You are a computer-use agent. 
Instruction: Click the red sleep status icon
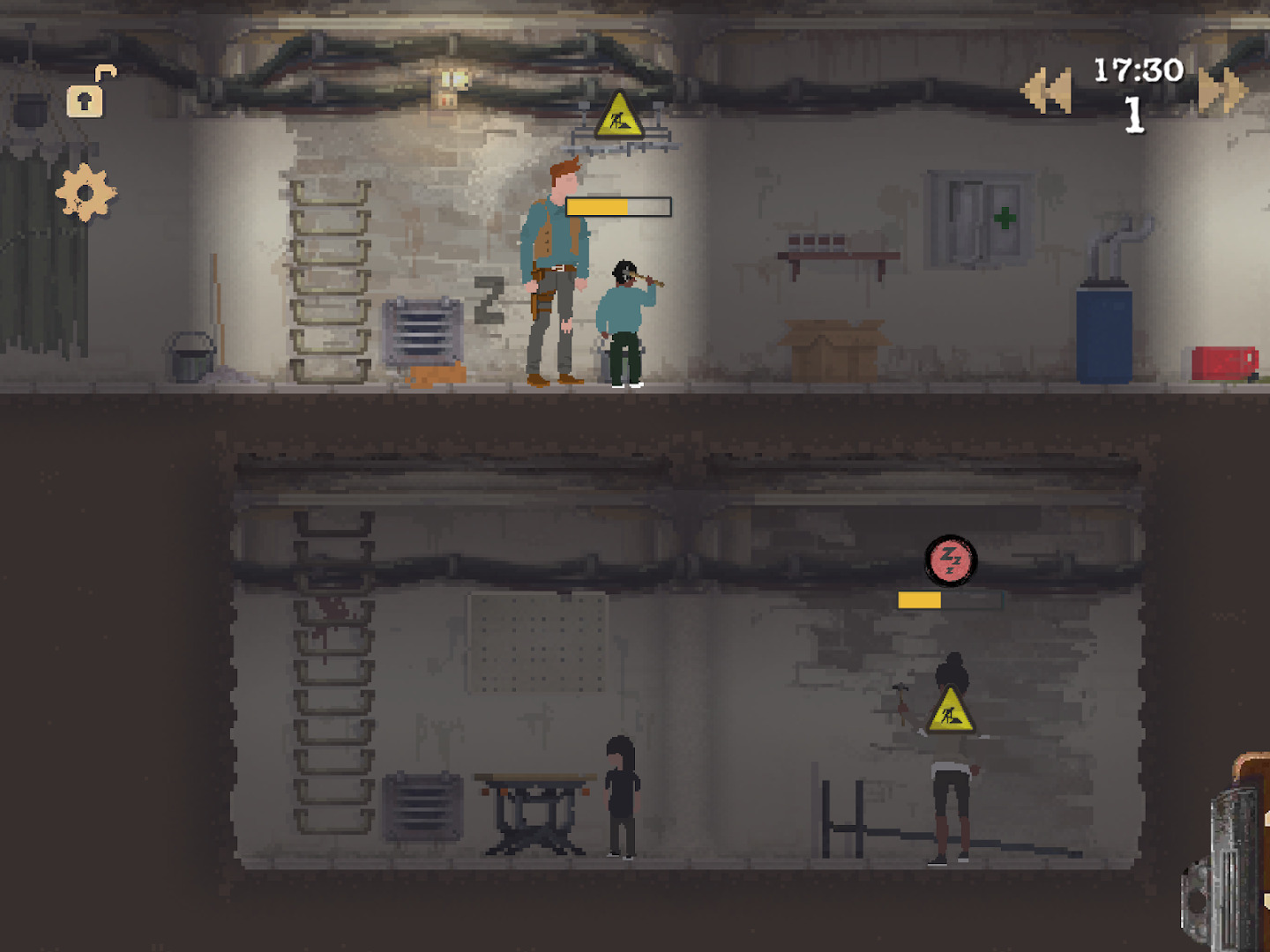[951, 560]
